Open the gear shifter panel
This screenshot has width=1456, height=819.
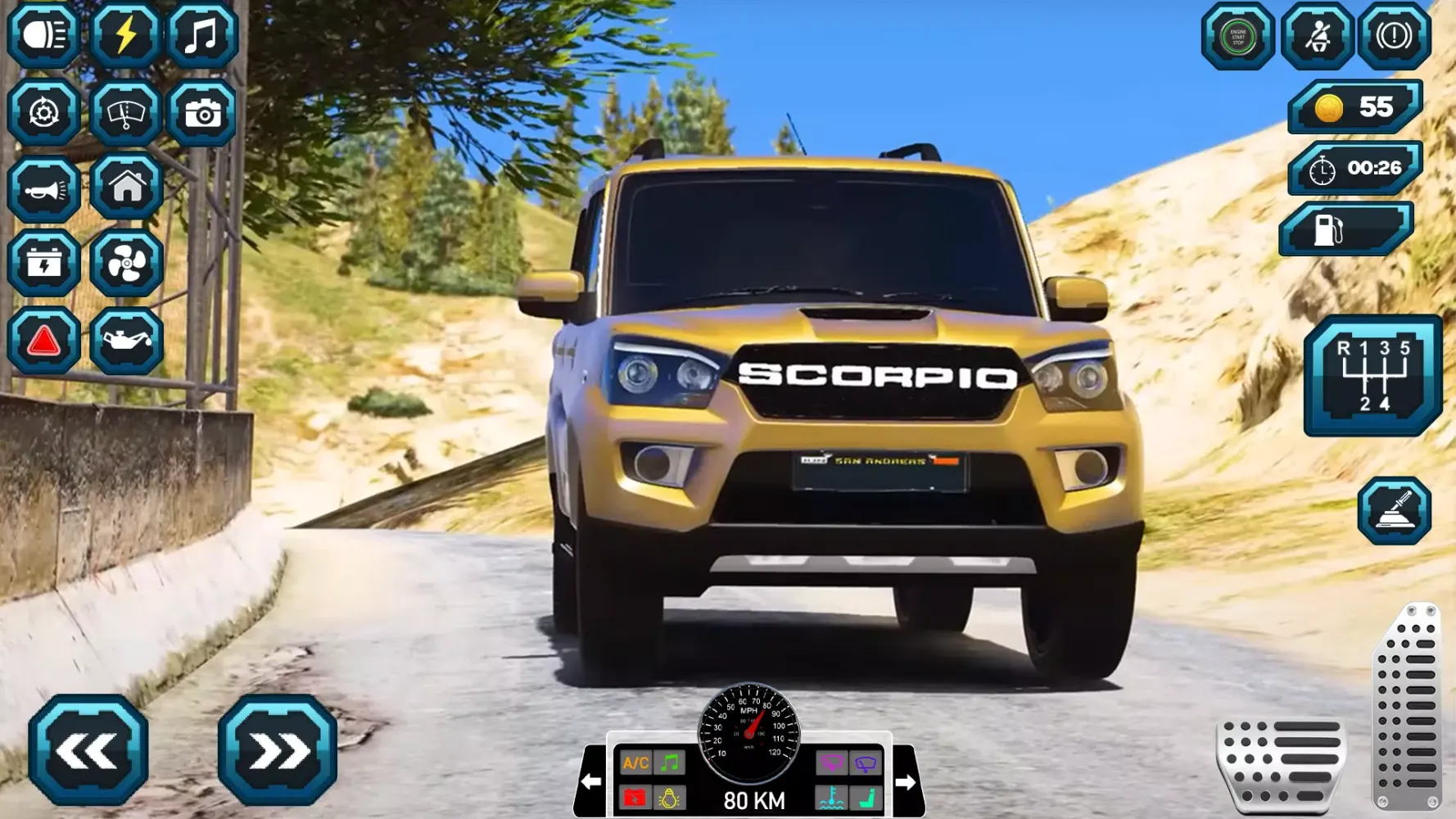click(x=1373, y=375)
